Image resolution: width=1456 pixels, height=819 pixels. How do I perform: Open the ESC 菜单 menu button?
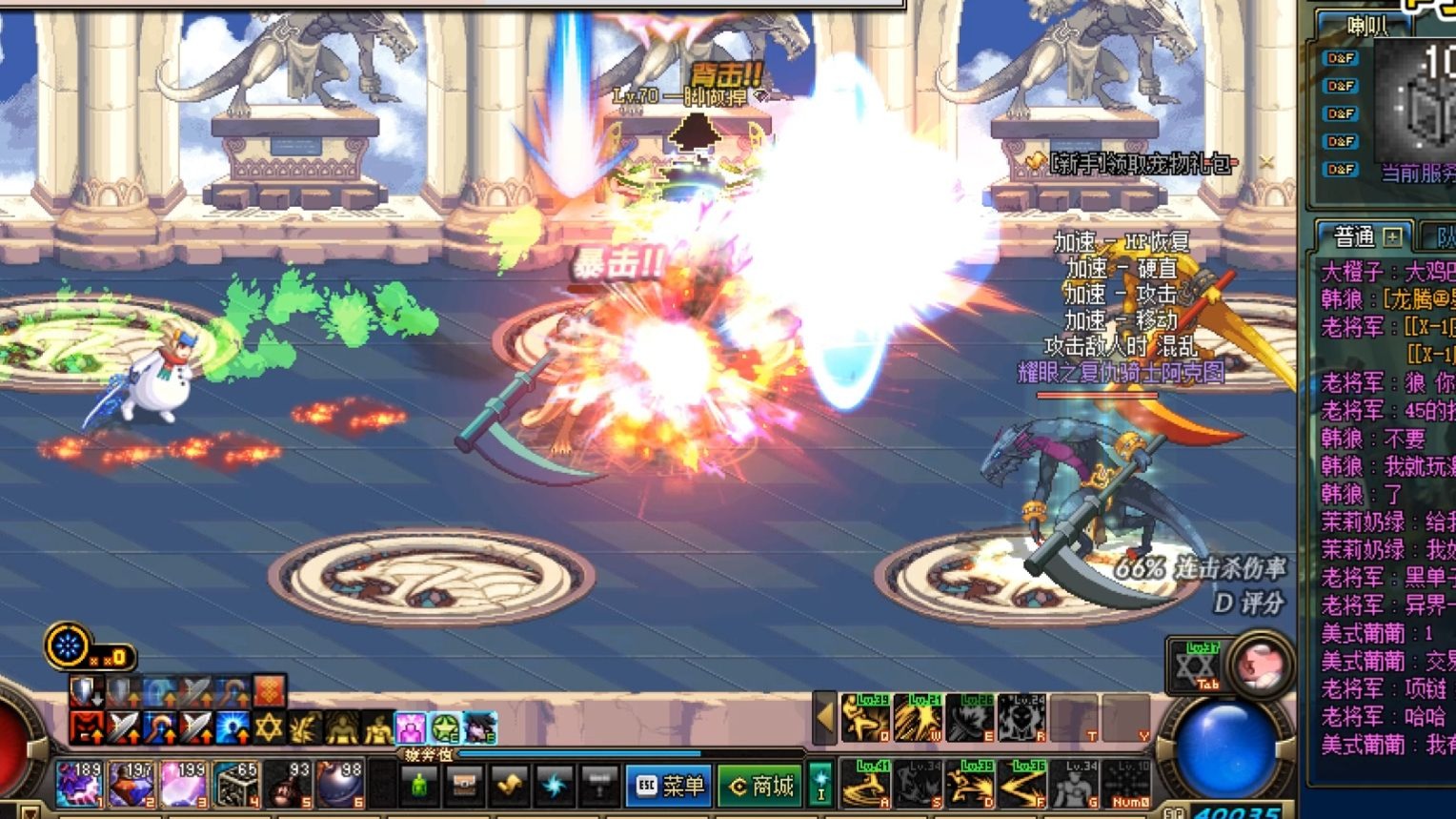coord(671,786)
